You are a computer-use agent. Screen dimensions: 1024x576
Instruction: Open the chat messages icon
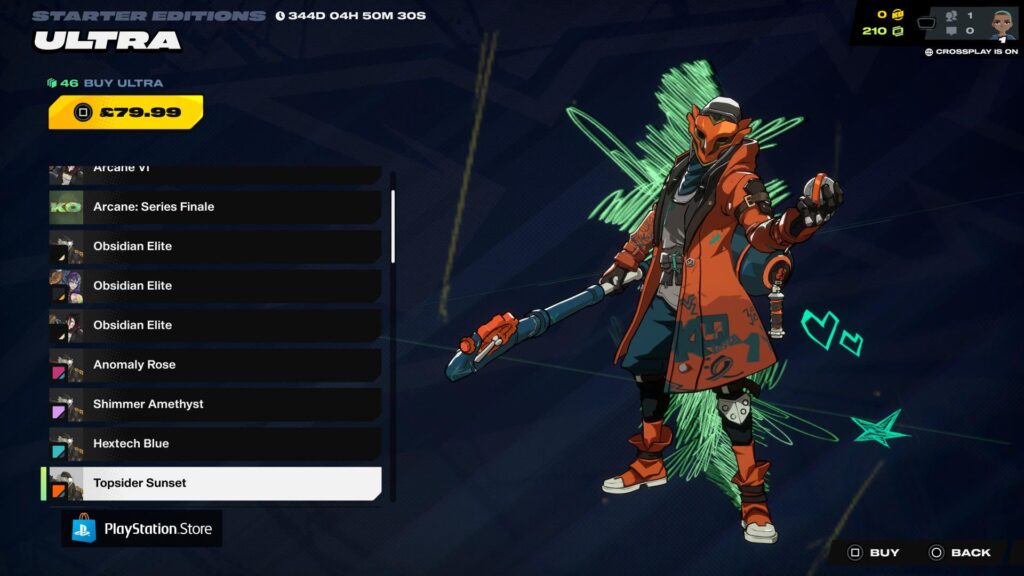tap(951, 31)
